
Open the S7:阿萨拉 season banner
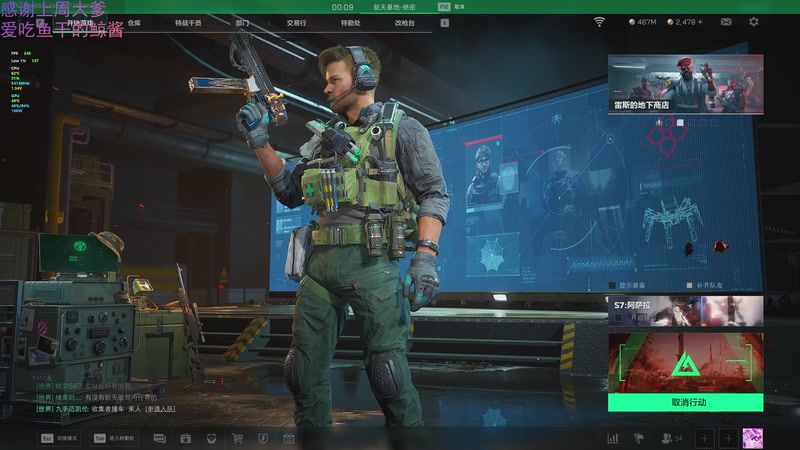click(685, 311)
